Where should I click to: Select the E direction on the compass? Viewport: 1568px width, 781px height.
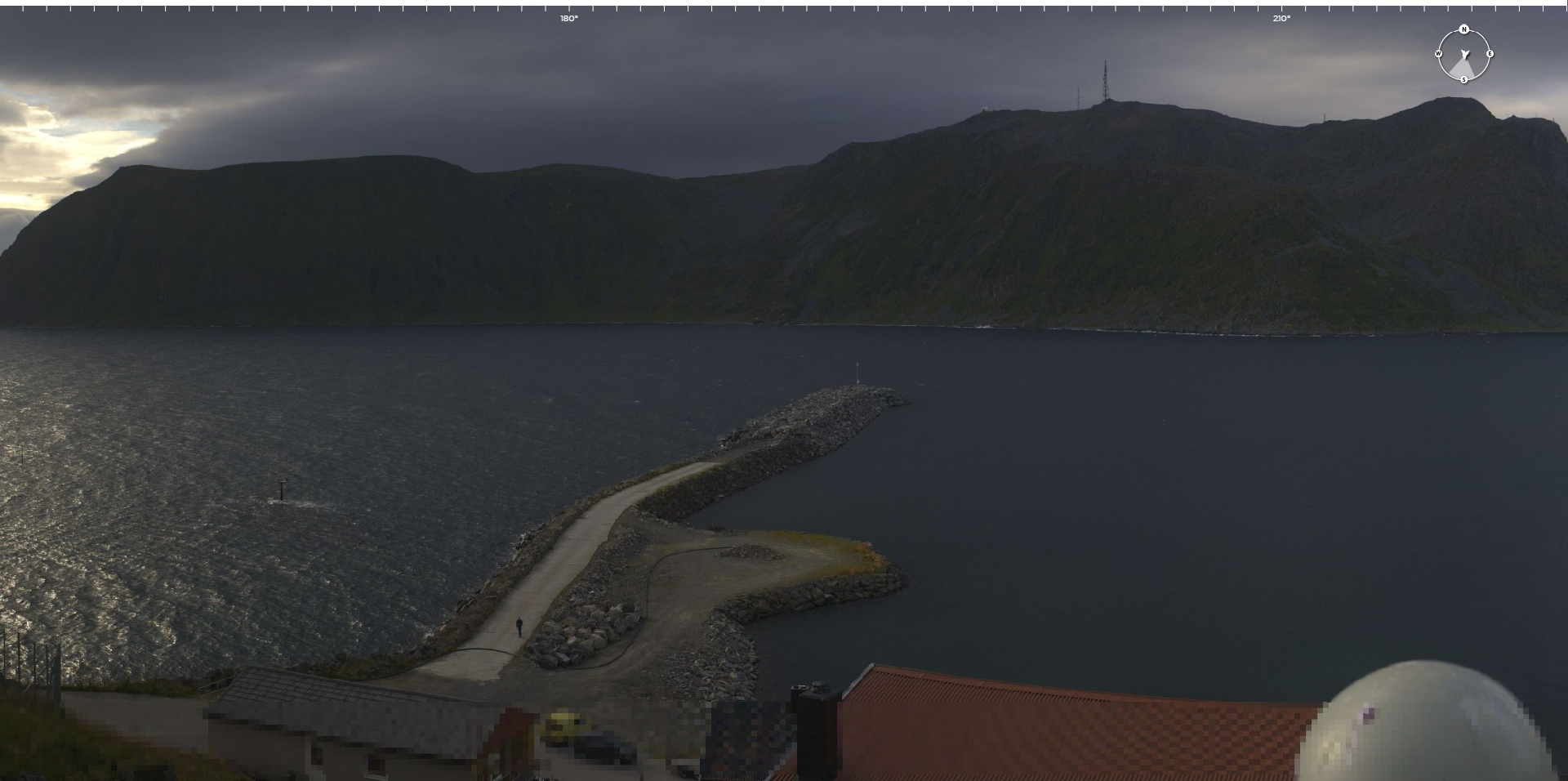click(x=1490, y=54)
